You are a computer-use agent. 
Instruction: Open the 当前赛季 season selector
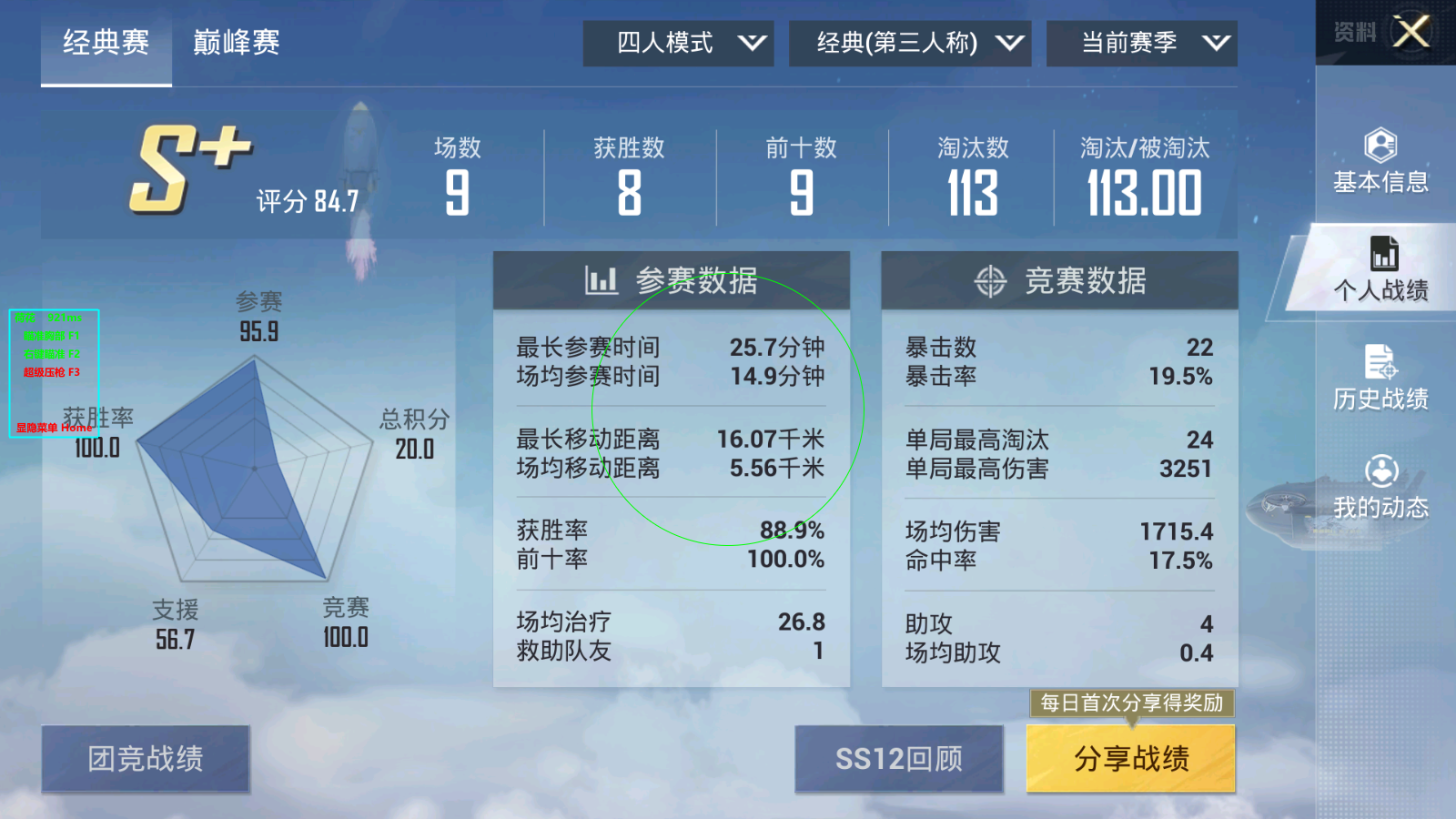1140,42
